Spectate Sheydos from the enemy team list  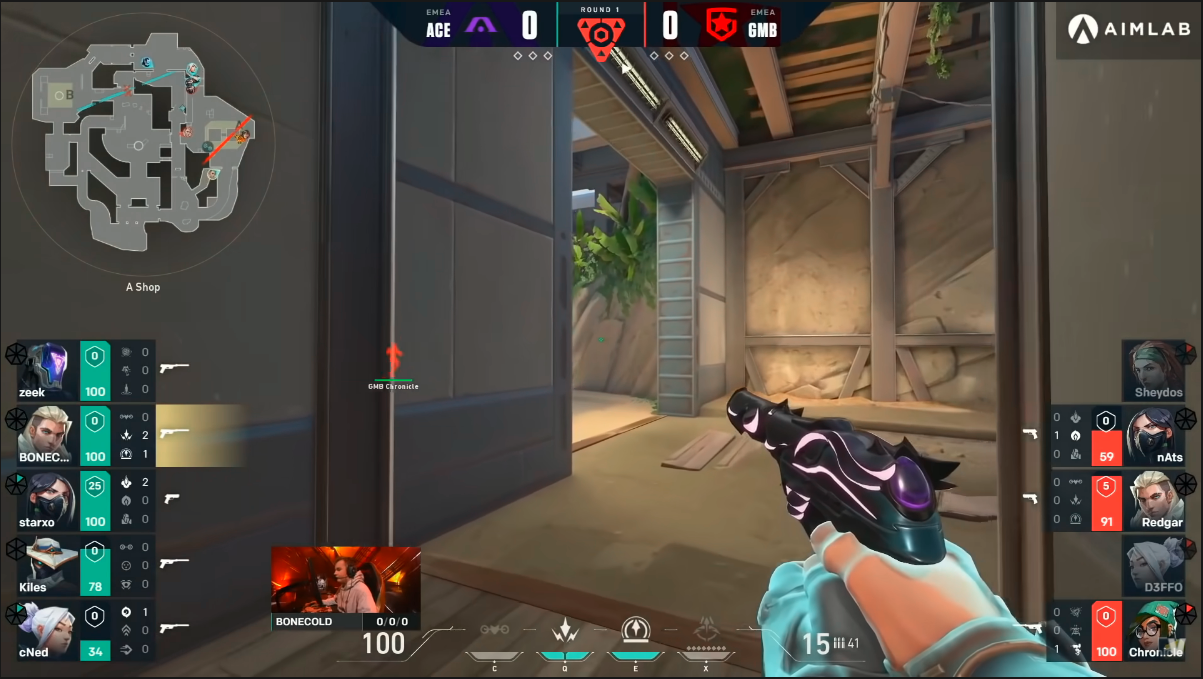pos(1158,371)
